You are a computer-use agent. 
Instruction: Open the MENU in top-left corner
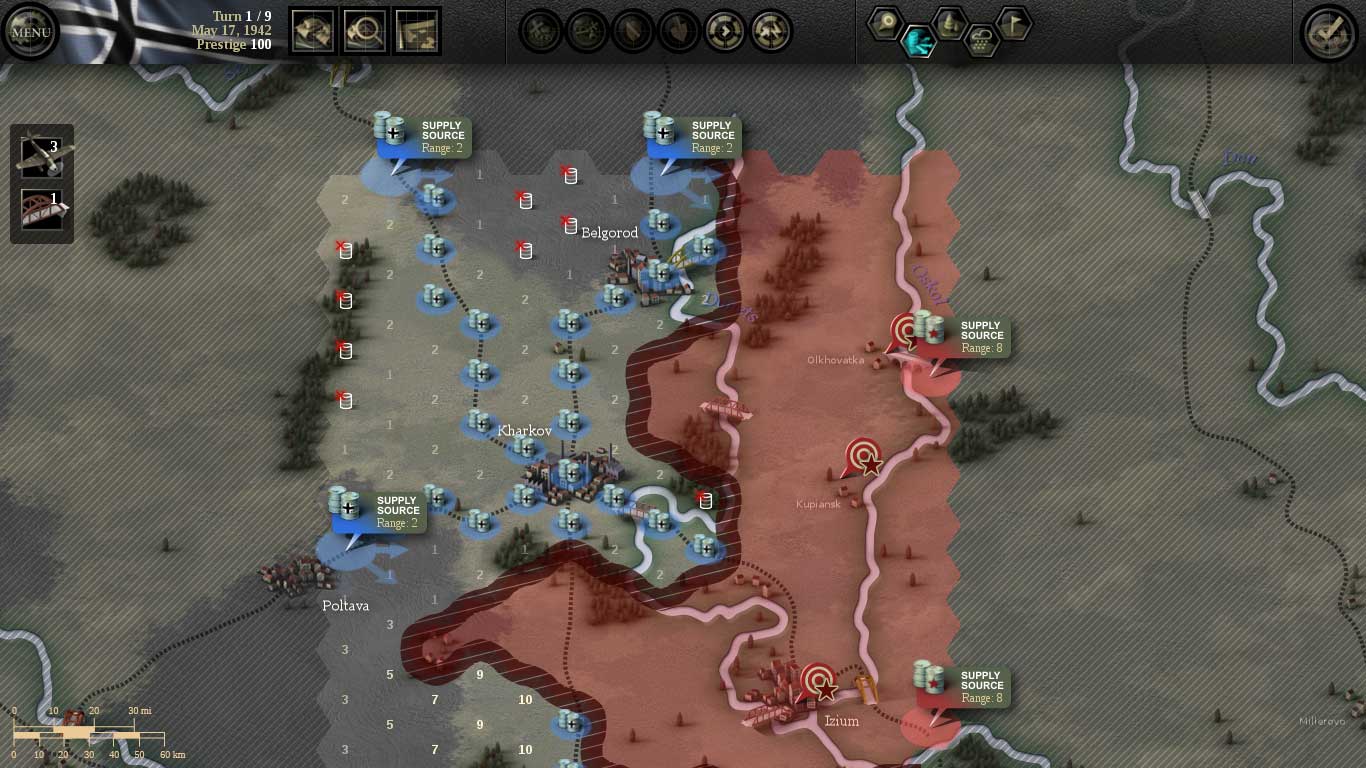click(30, 31)
